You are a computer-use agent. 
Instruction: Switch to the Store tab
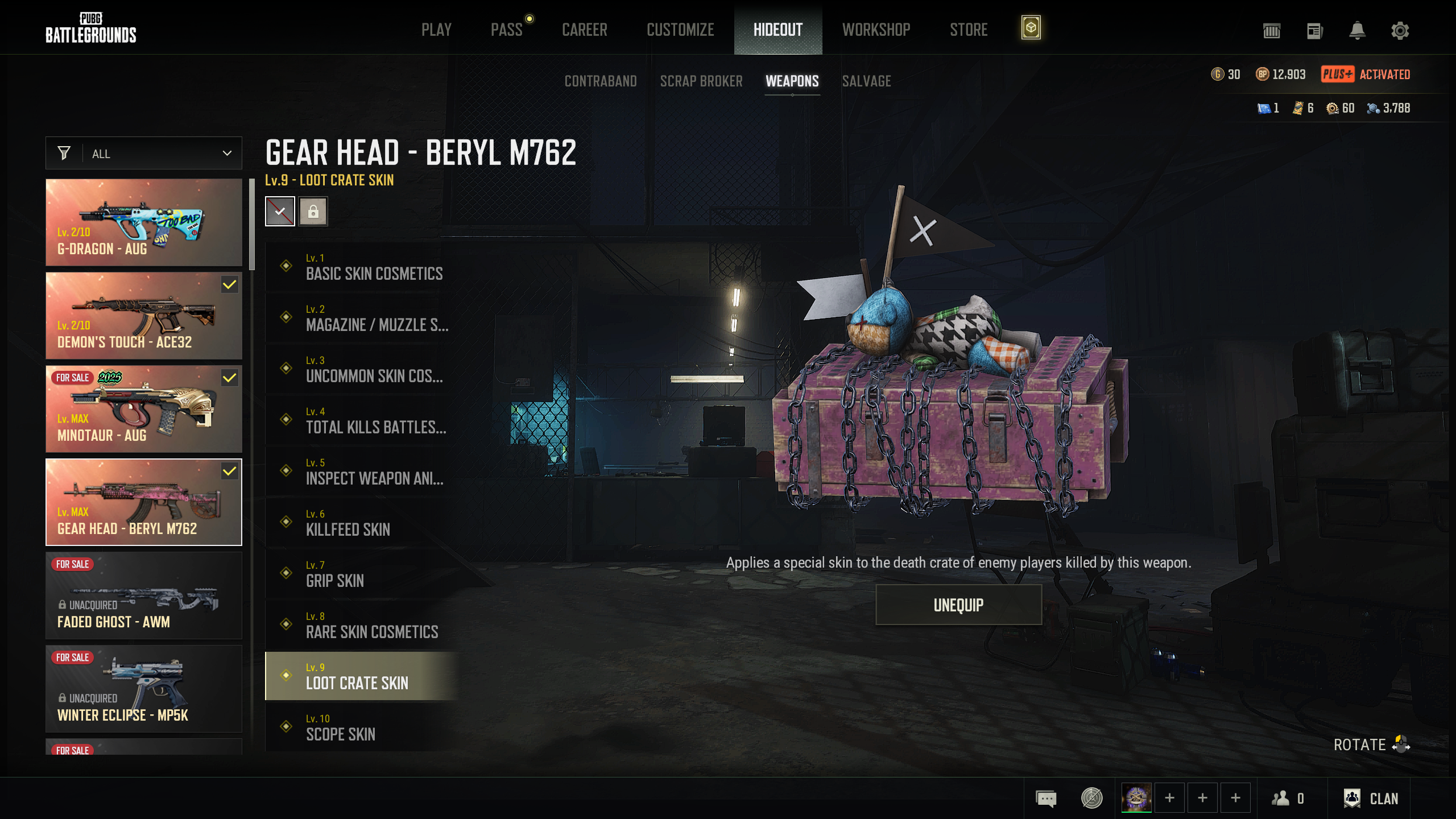coord(969,30)
